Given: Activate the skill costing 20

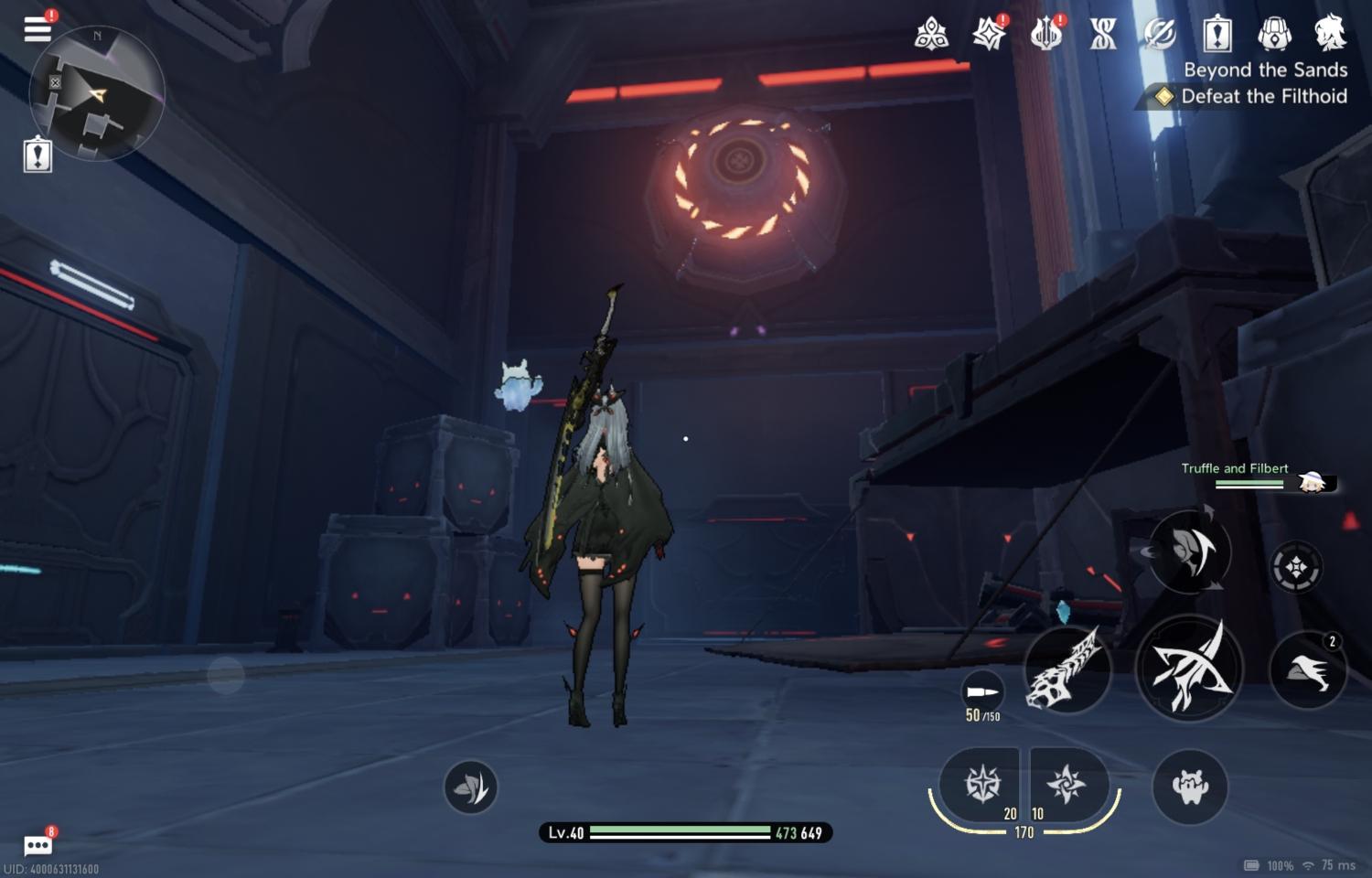Looking at the screenshot, I should pyautogui.click(x=982, y=784).
